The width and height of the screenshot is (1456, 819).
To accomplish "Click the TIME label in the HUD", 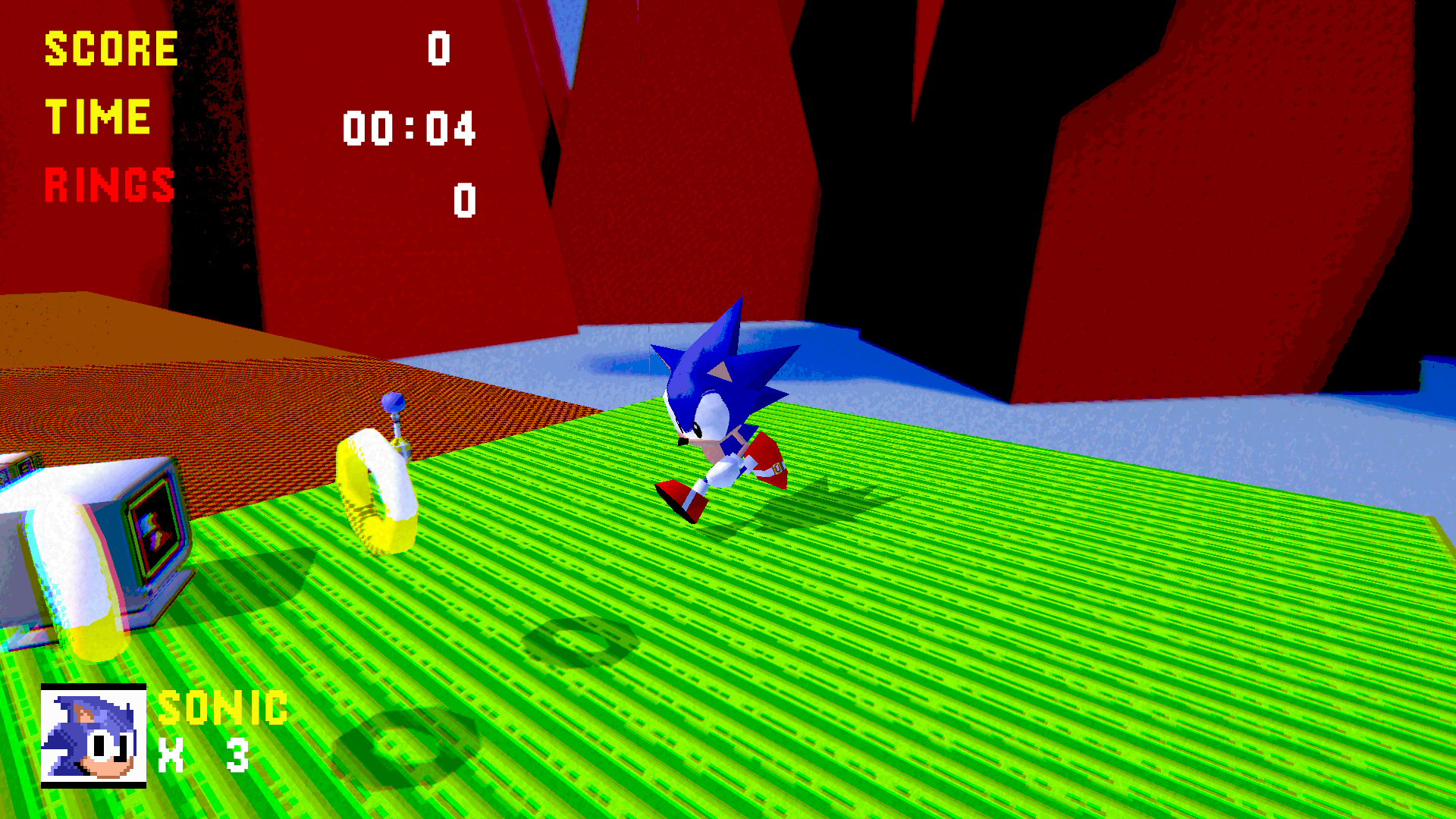I will (x=97, y=115).
